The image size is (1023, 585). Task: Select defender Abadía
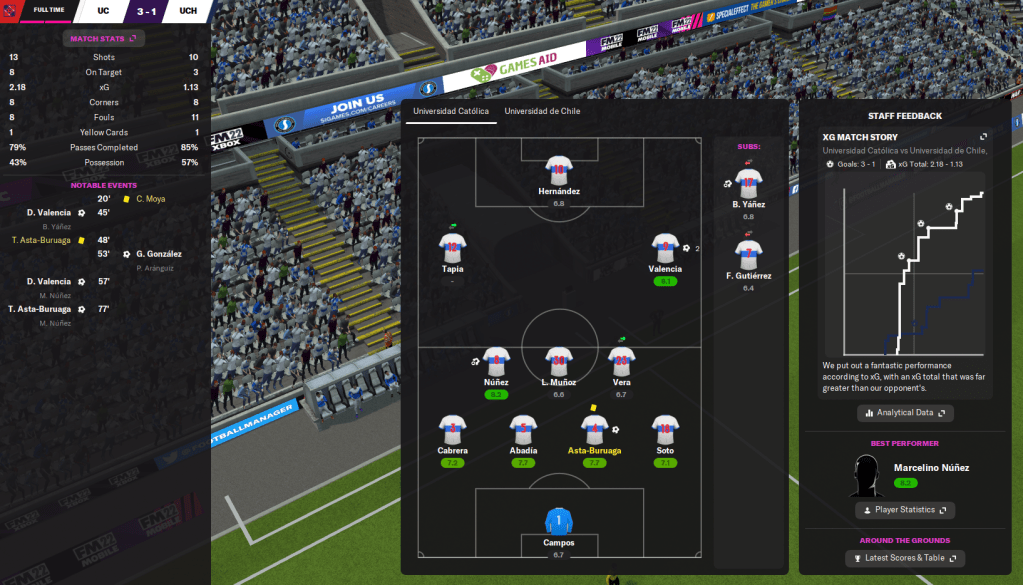(x=523, y=430)
